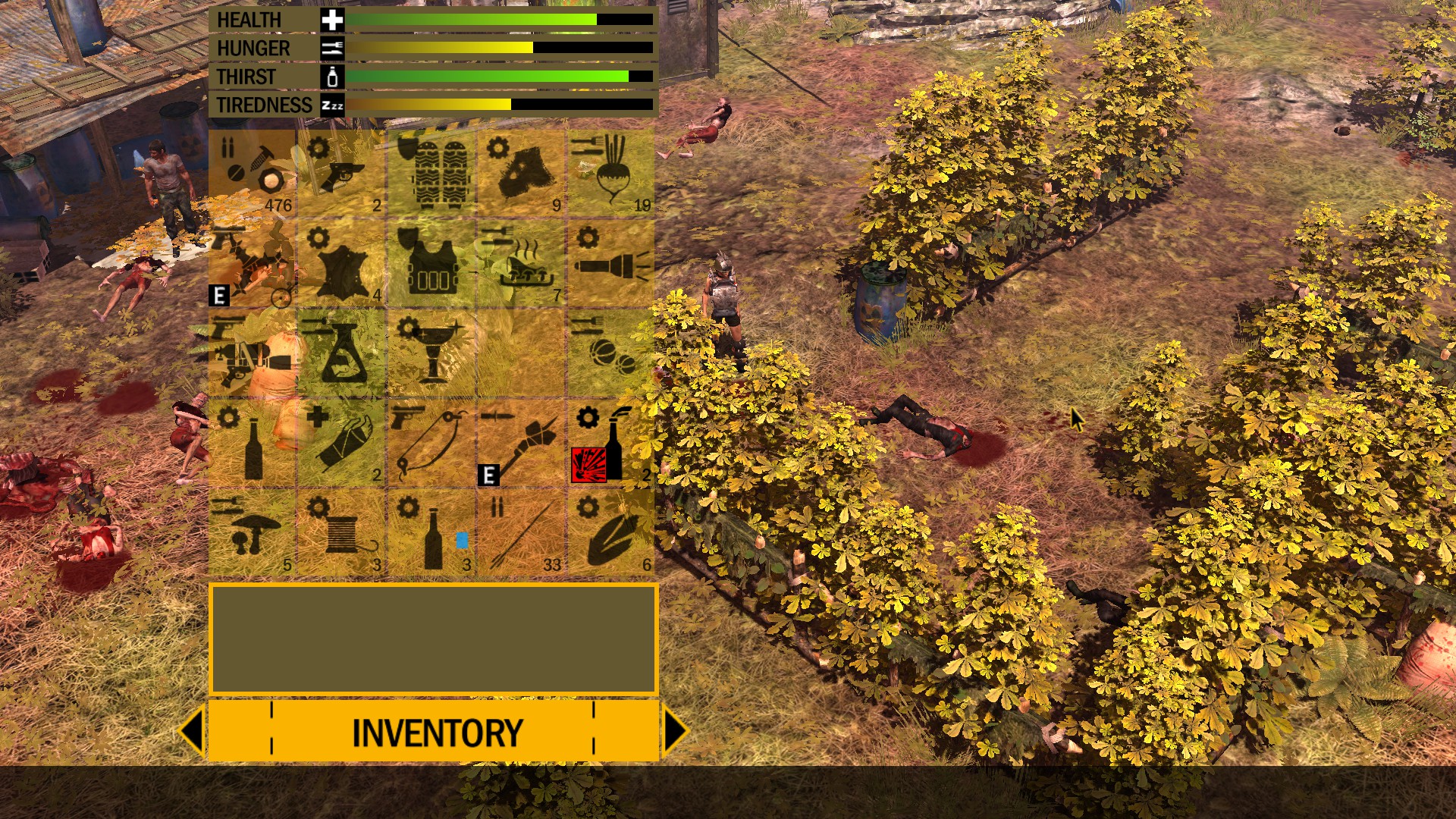Select the equipped torch slot
The height and width of the screenshot is (819, 1456).
coord(522,444)
